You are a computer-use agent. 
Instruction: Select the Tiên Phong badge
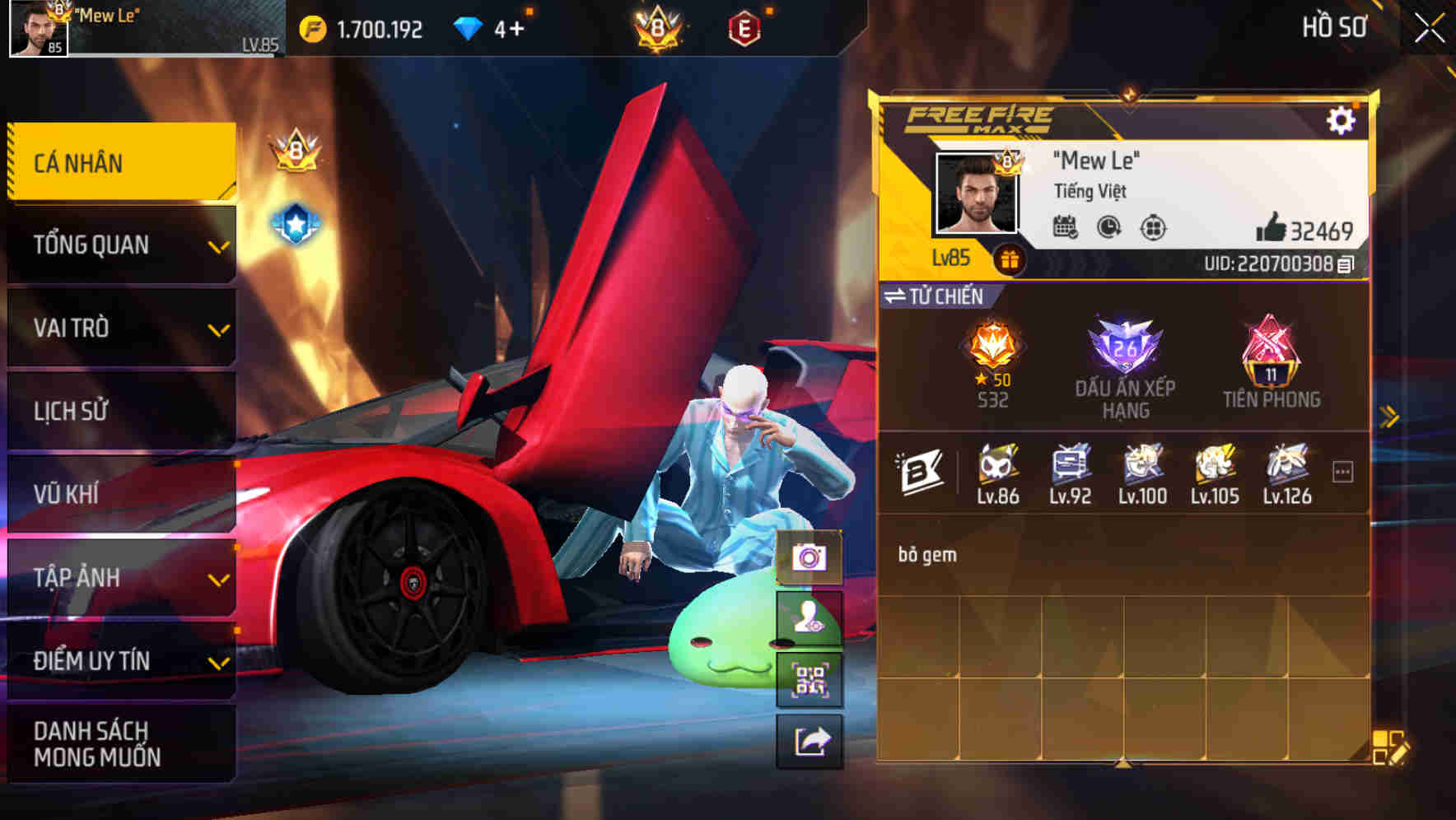tap(1270, 354)
